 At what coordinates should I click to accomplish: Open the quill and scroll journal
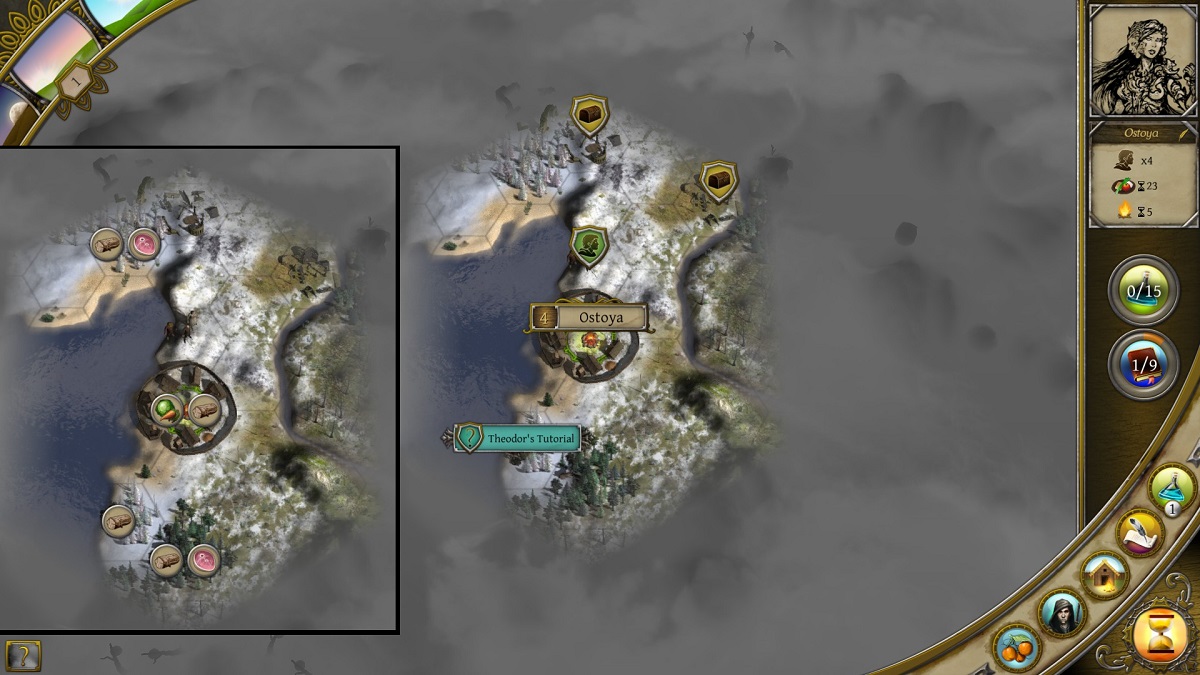coord(1140,532)
